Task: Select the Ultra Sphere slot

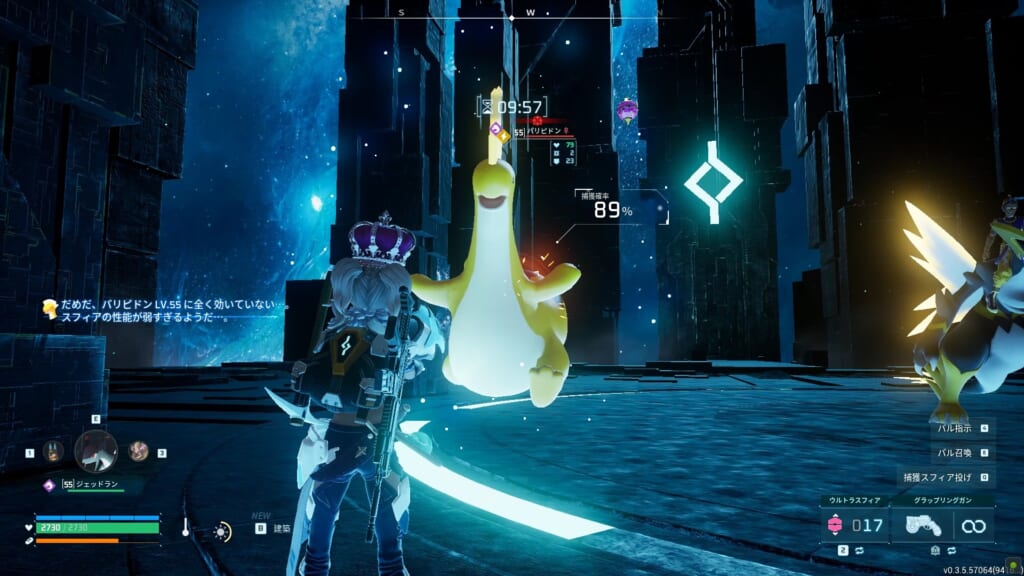Action: point(853,524)
